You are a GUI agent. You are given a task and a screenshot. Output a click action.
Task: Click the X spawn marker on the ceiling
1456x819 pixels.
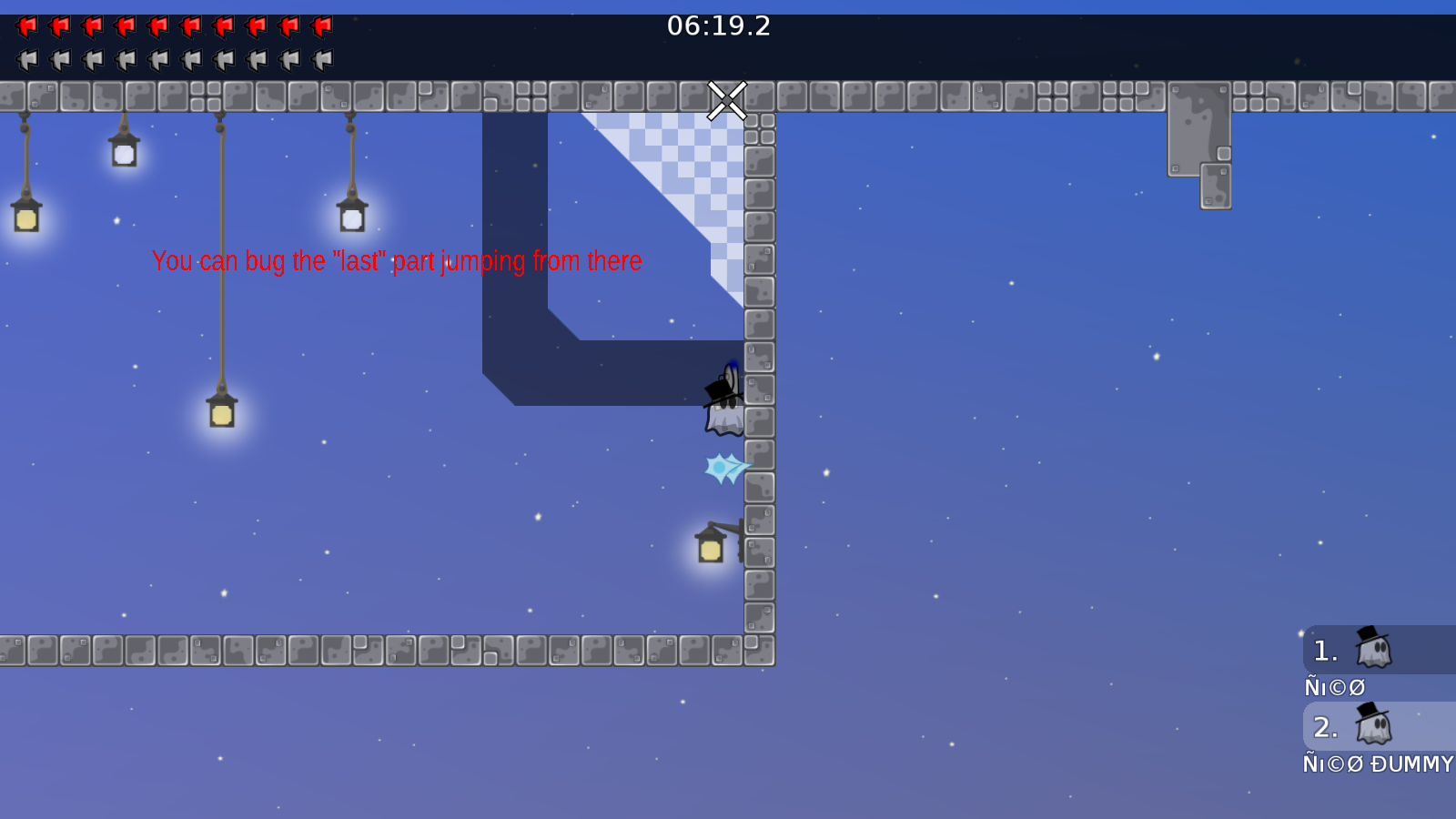[727, 101]
